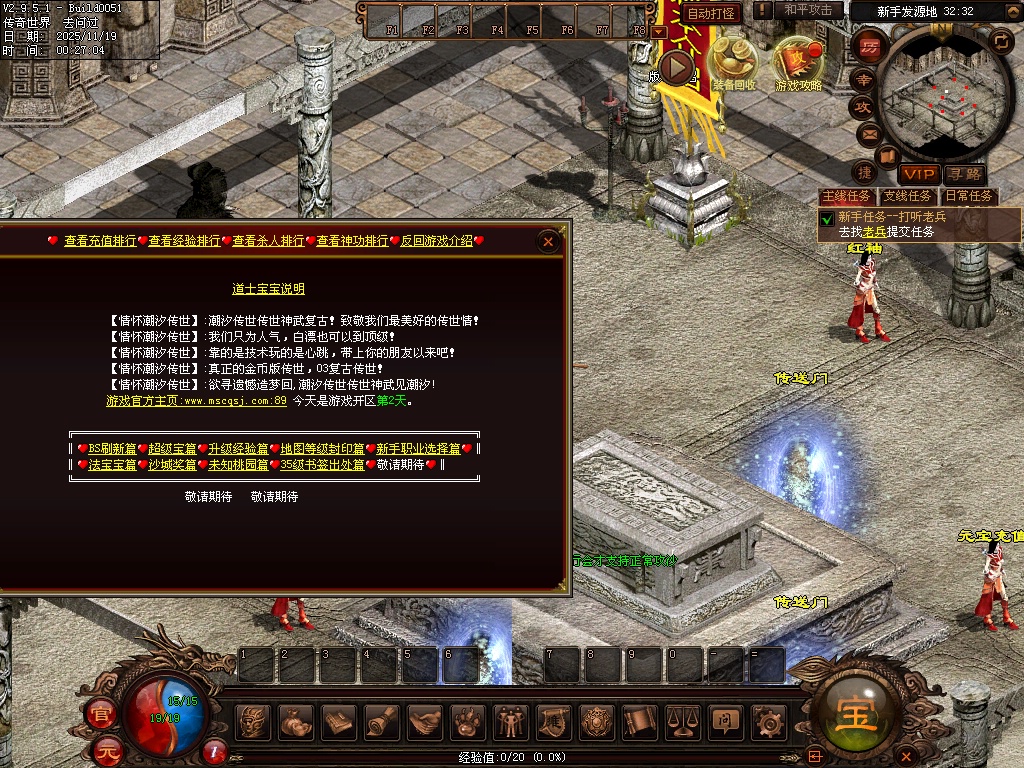This screenshot has height=768, width=1024.
Task: Toggle the 自动打怪 auto-fight button
Action: point(711,13)
